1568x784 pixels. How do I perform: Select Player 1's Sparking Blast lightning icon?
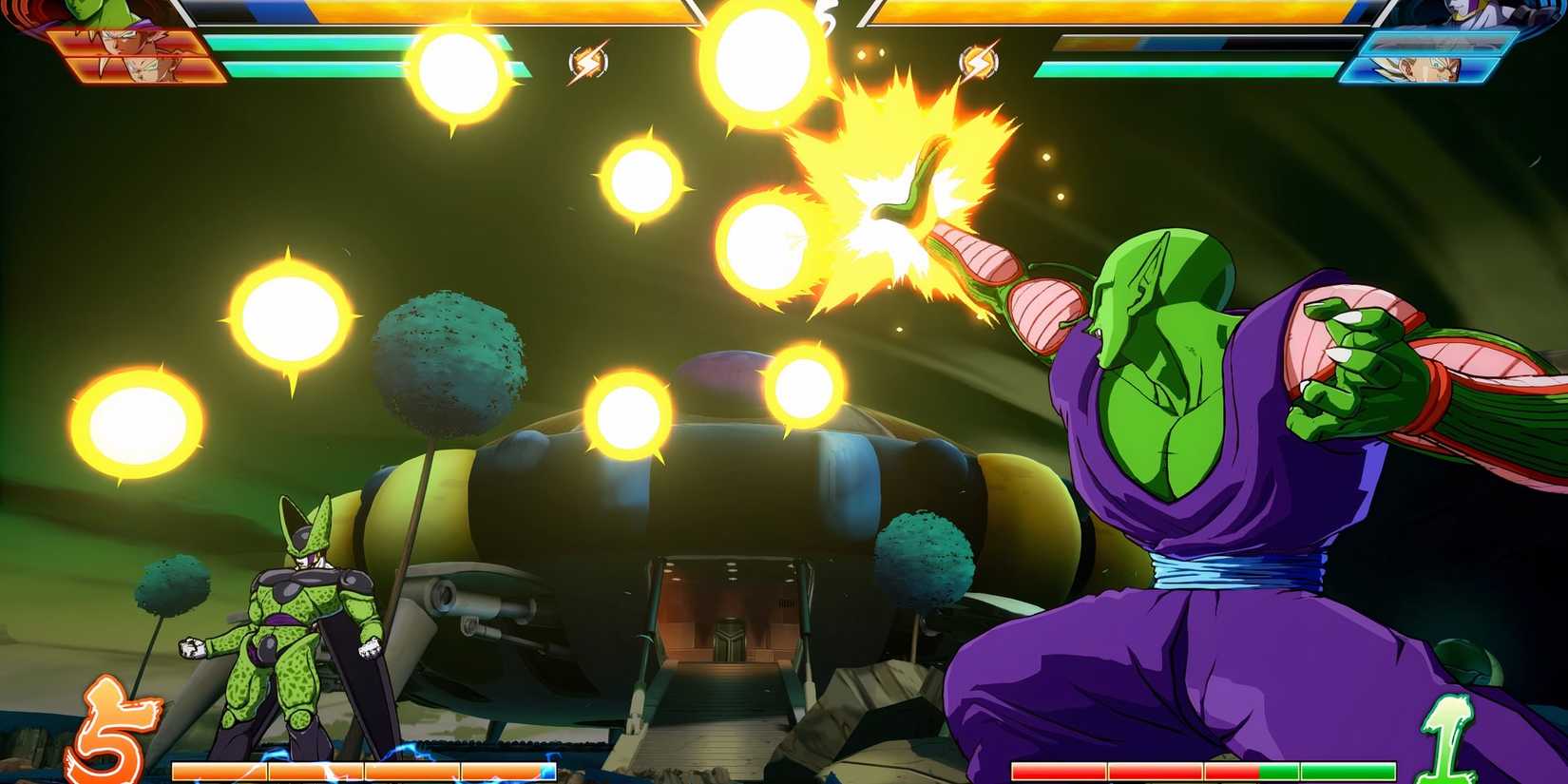coord(587,63)
